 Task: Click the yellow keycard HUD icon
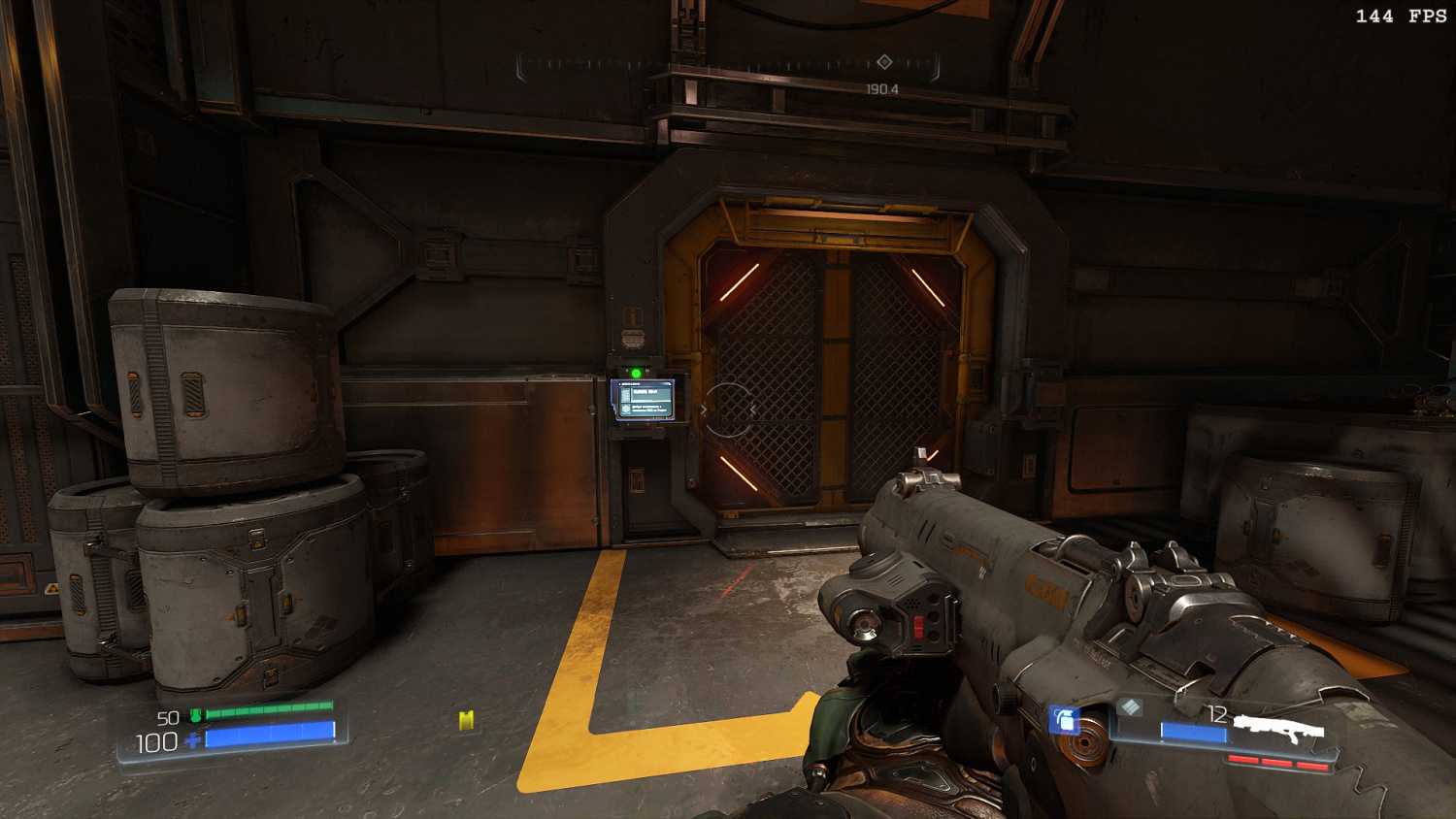click(466, 719)
